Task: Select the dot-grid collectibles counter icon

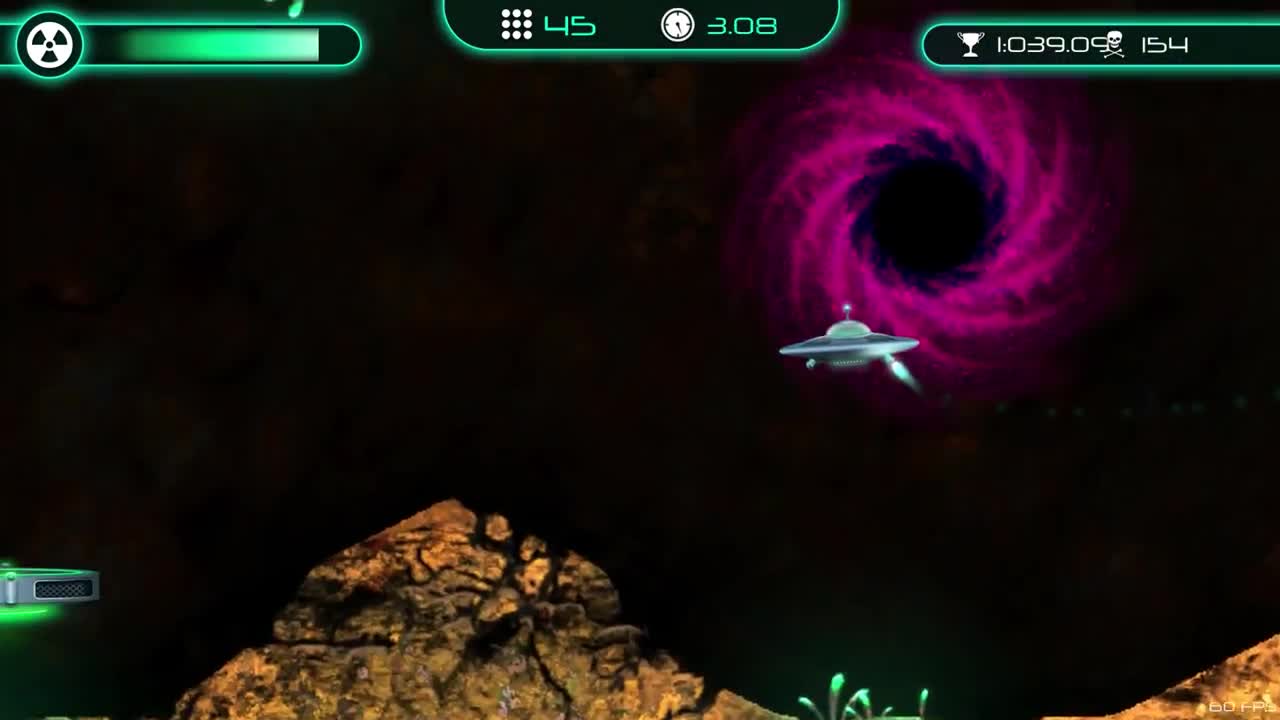Action: coord(515,26)
